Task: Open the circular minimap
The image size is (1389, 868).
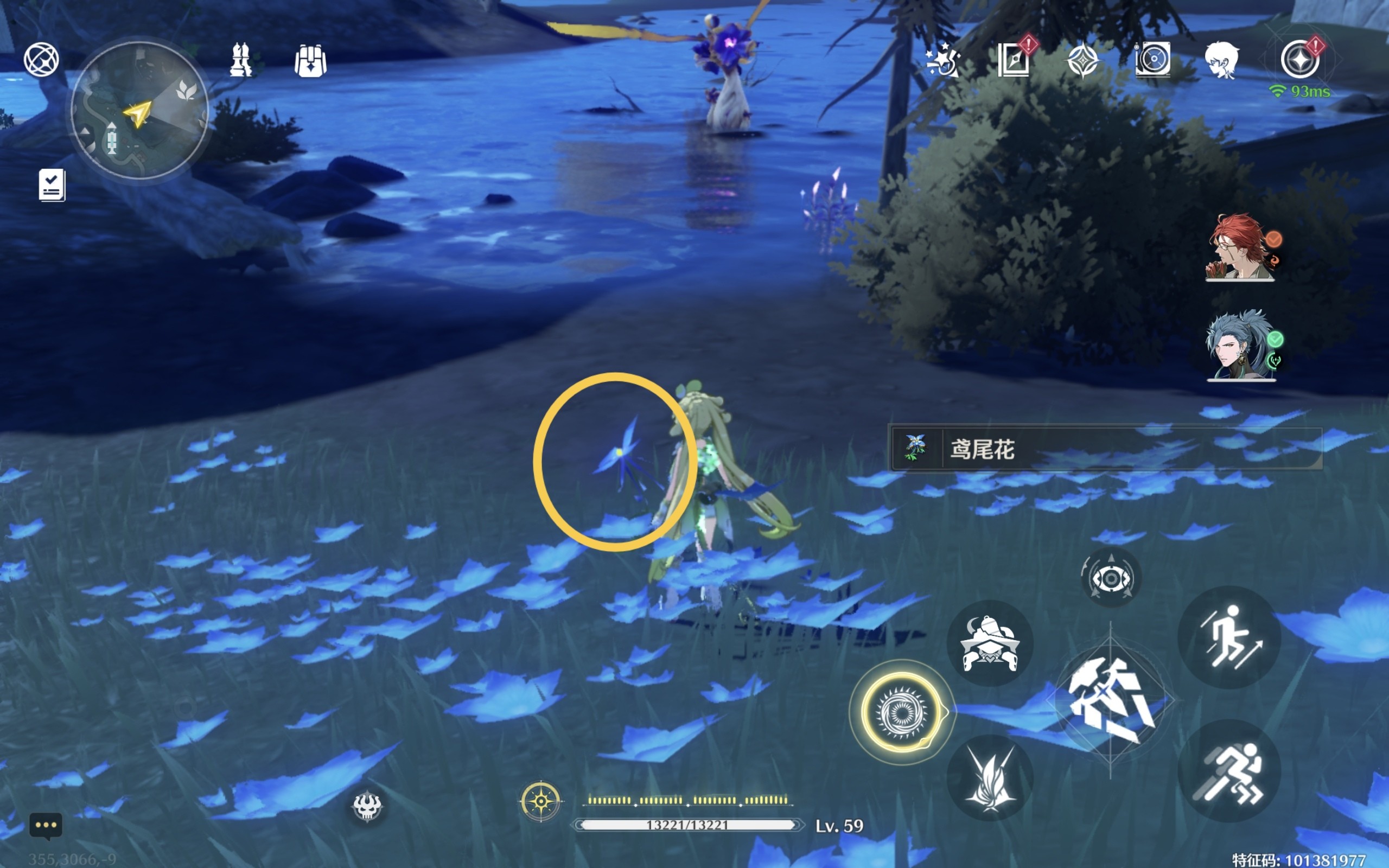Action: click(x=139, y=109)
